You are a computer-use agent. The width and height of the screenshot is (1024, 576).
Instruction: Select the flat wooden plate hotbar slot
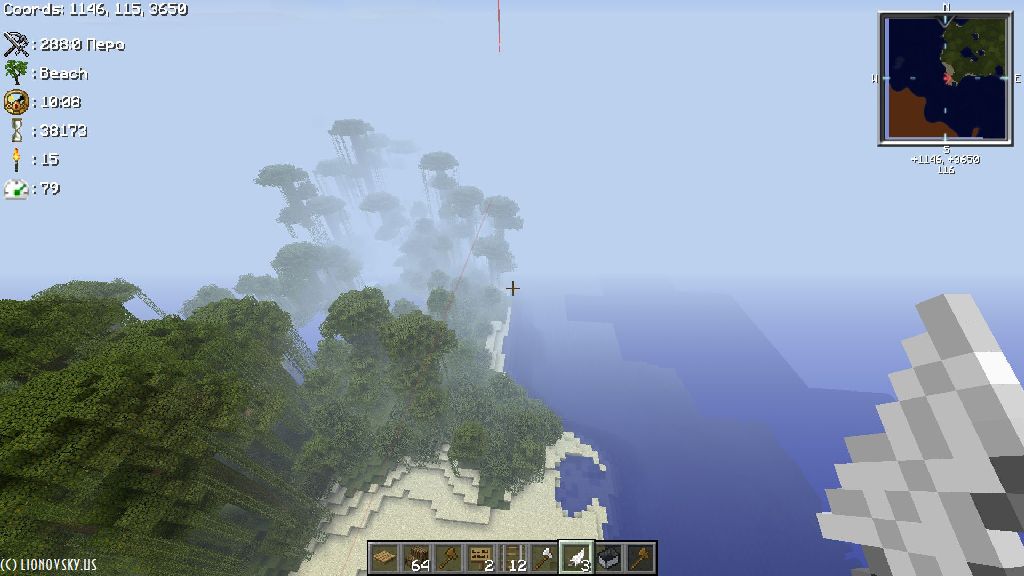tap(384, 557)
